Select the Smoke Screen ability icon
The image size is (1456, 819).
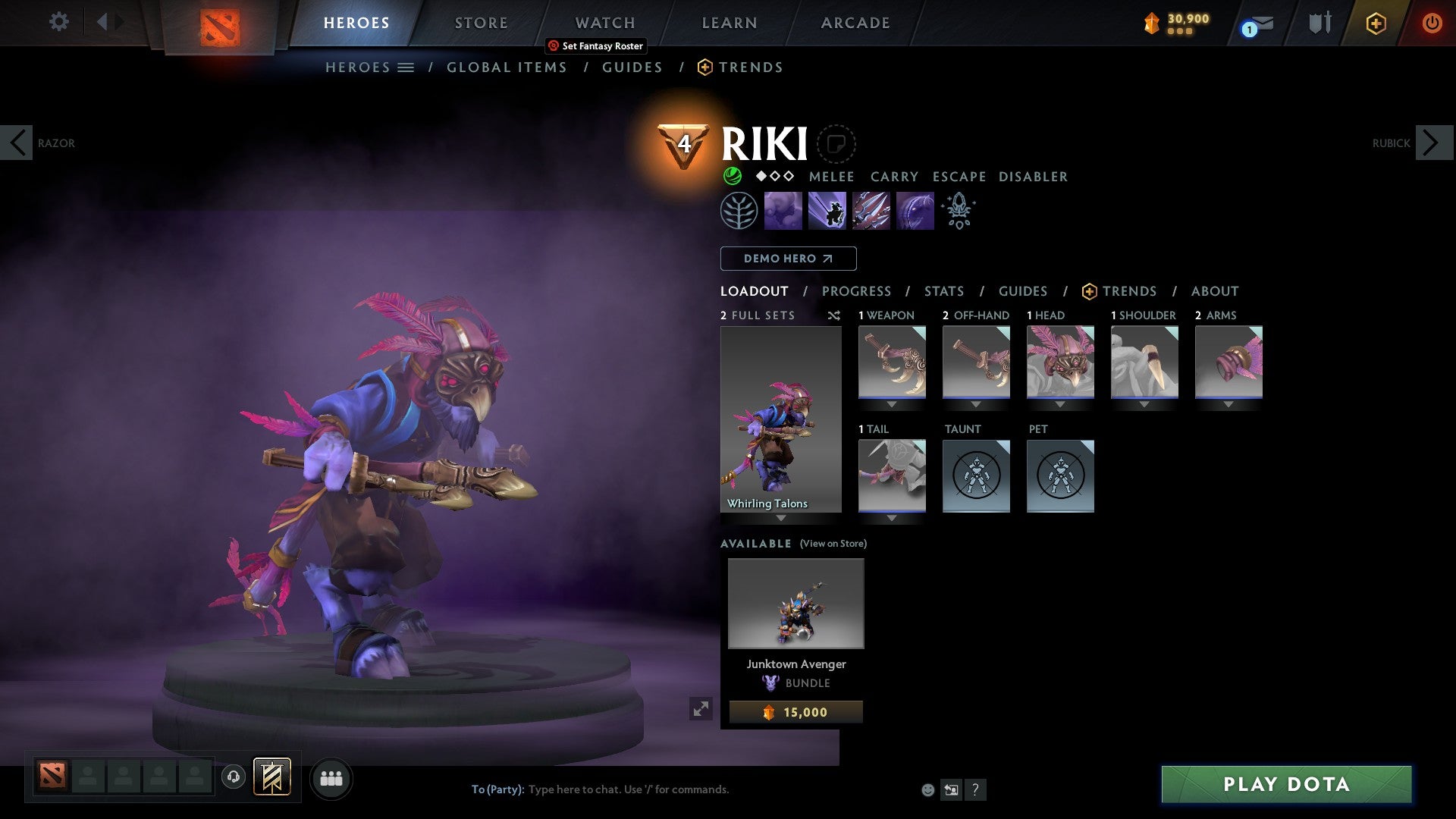click(x=783, y=211)
